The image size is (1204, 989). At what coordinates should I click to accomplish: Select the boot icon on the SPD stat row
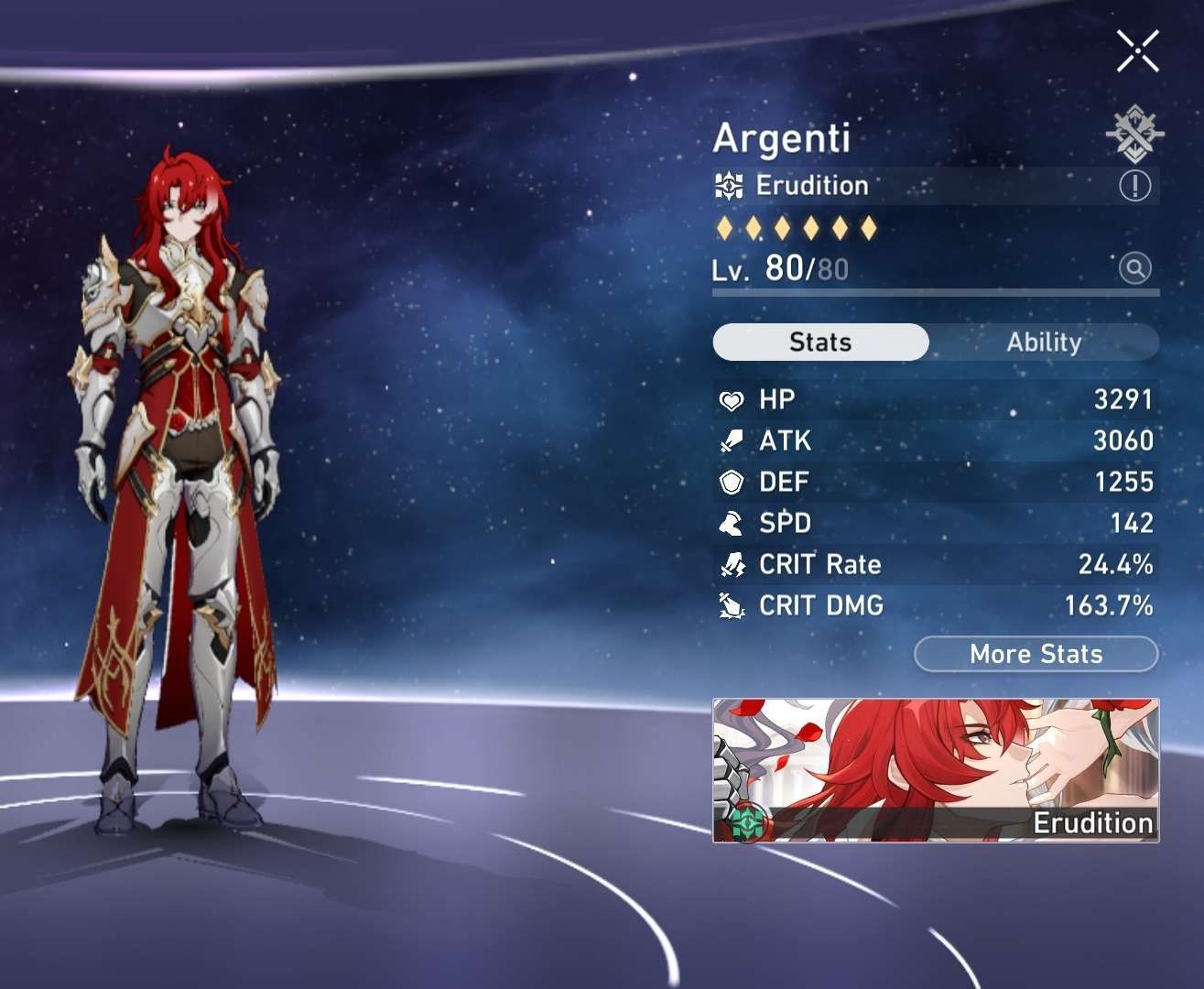730,523
